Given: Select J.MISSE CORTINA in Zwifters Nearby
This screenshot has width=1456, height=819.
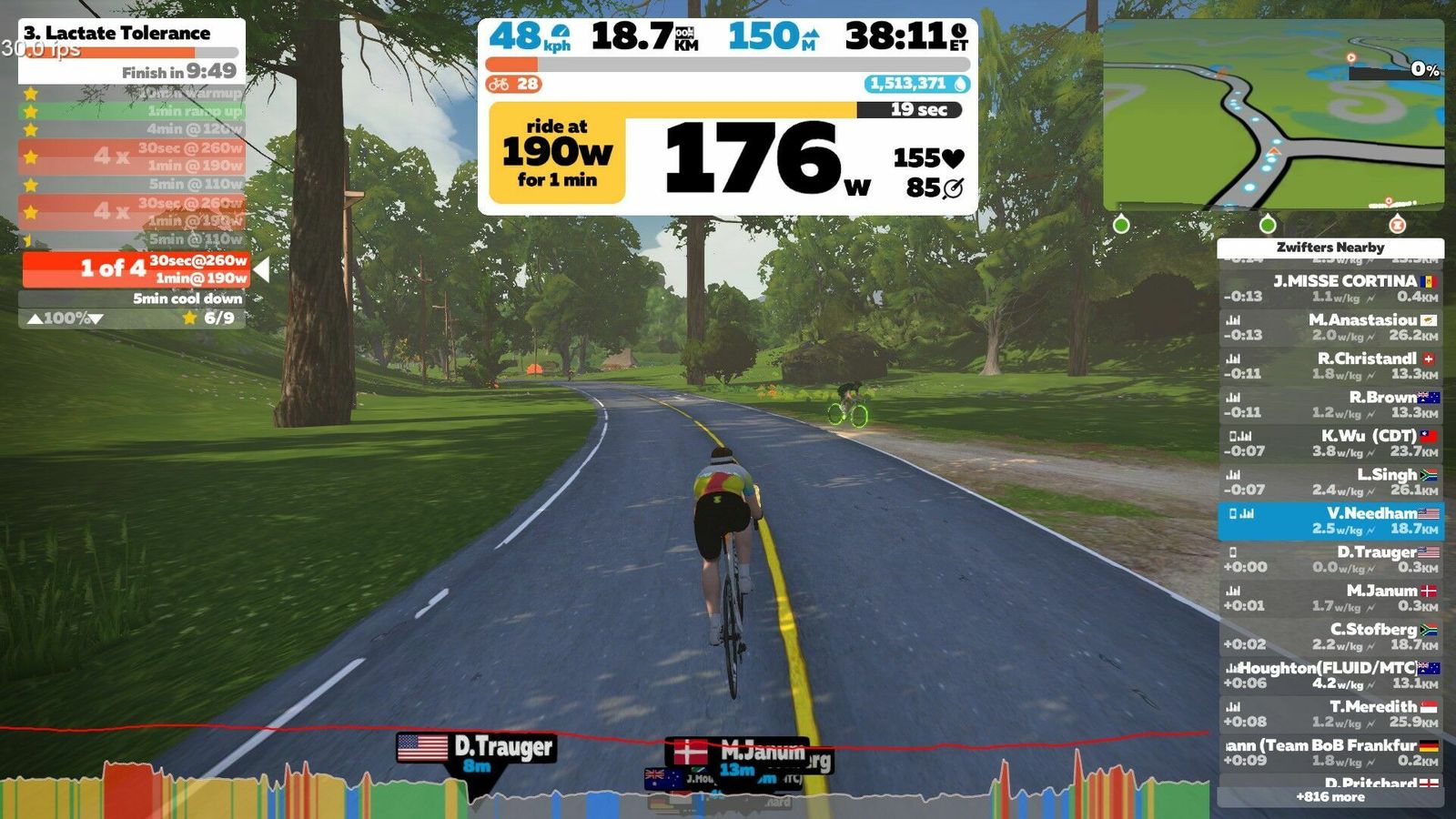Looking at the screenshot, I should (x=1330, y=288).
